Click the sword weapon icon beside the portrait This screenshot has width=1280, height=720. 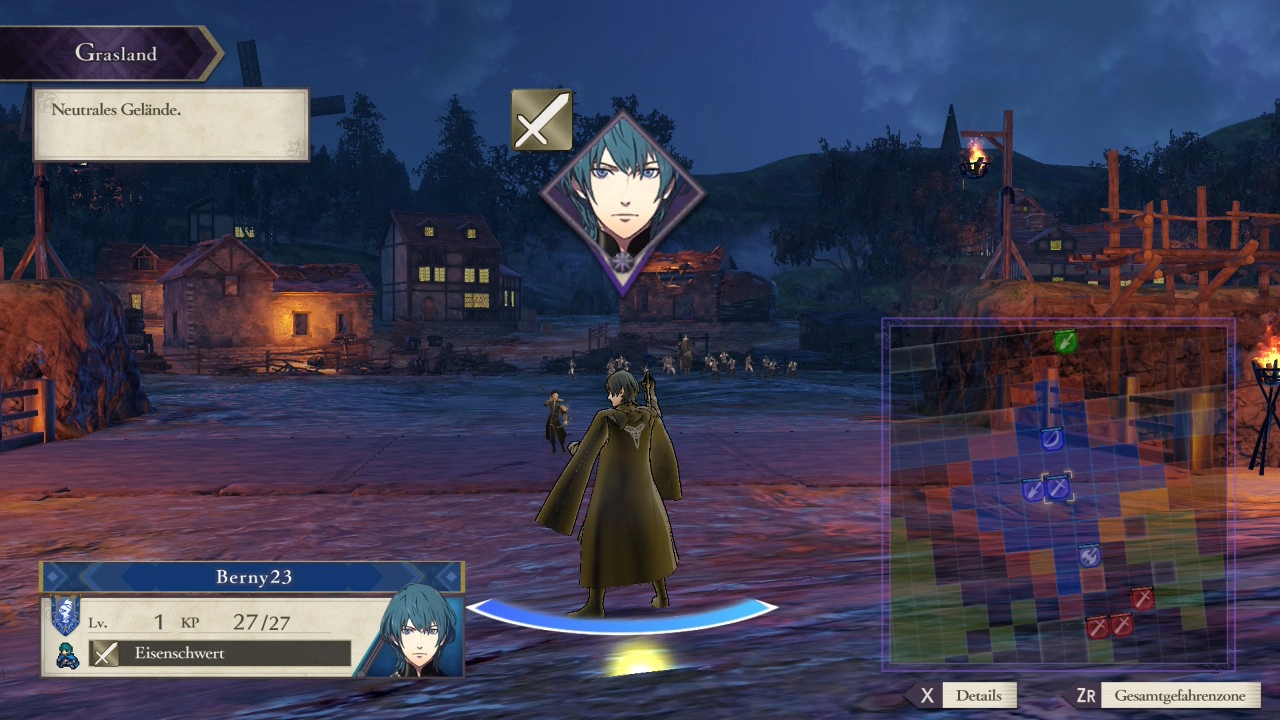point(541,121)
